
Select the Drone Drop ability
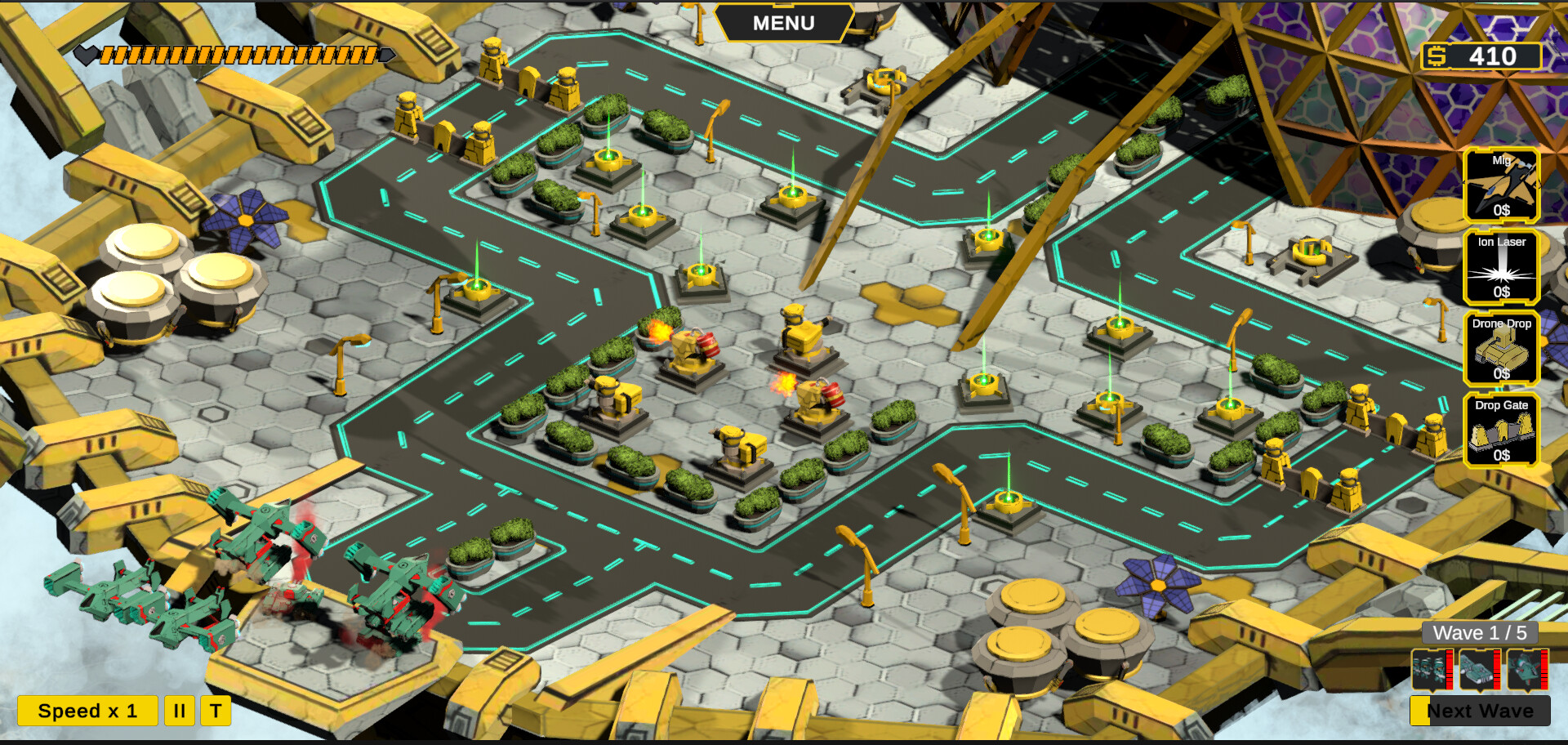(x=1503, y=348)
